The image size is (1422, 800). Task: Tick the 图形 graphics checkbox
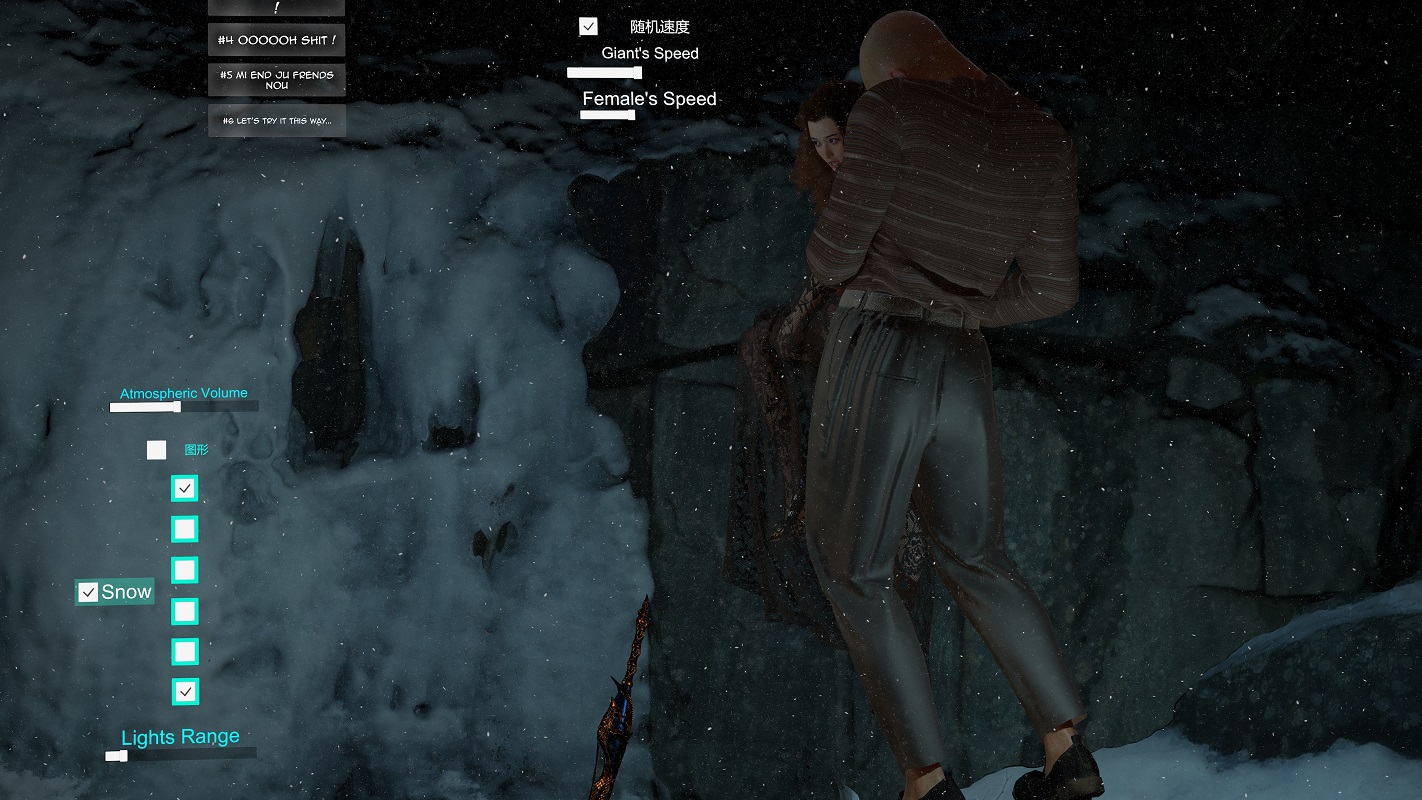157,450
